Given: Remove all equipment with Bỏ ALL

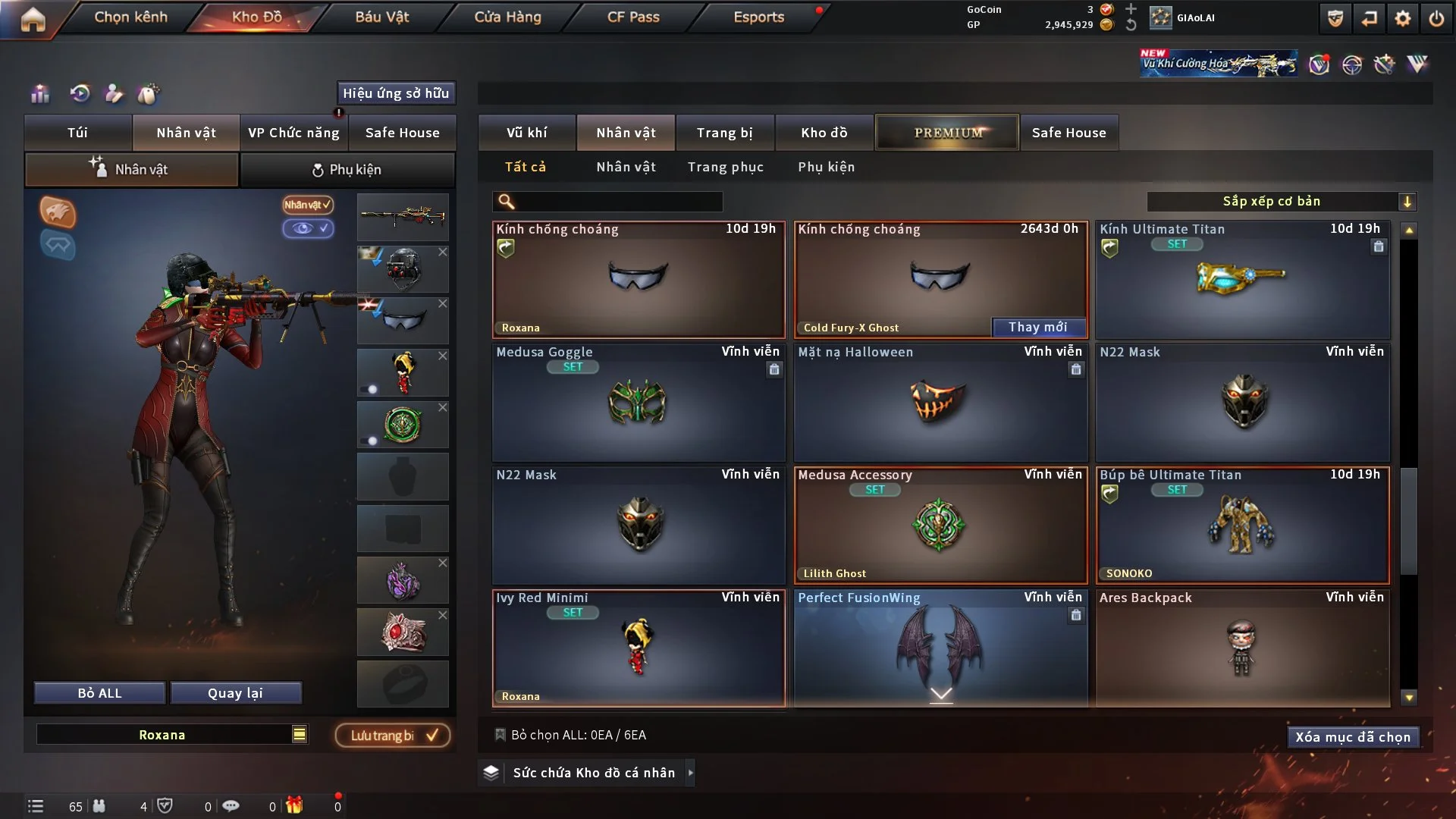Looking at the screenshot, I should coord(99,693).
